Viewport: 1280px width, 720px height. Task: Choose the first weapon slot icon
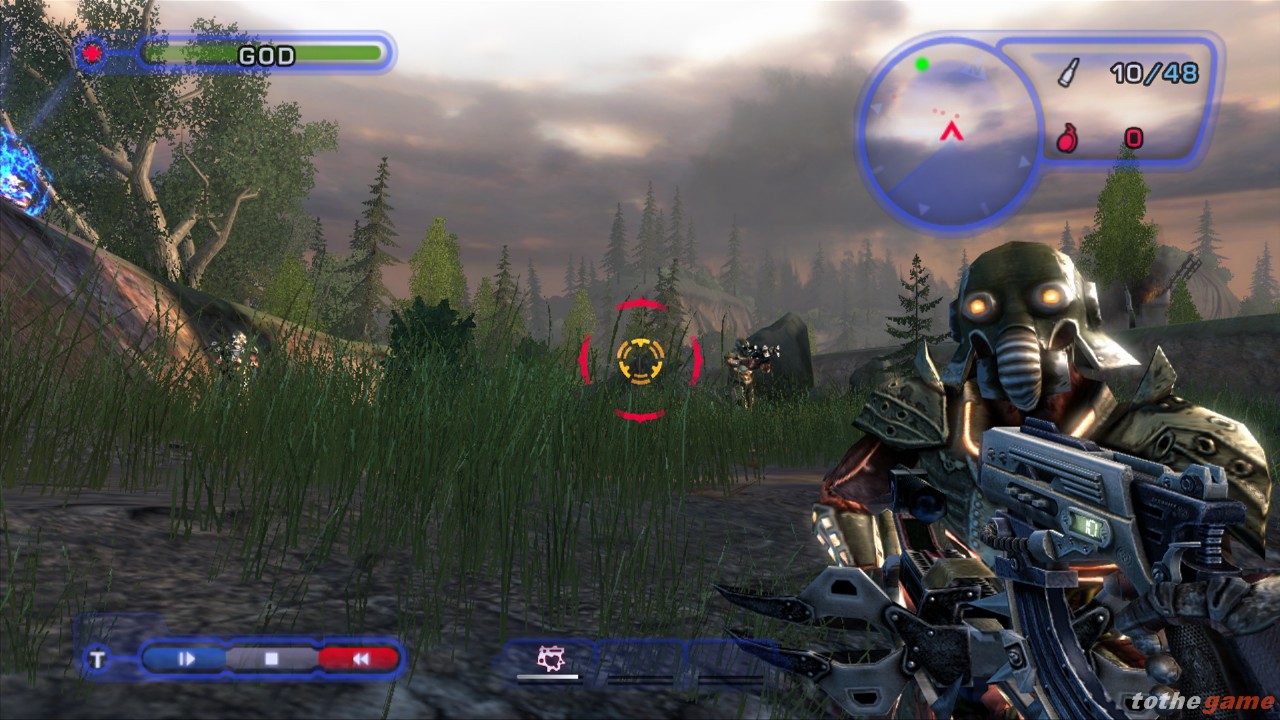pyautogui.click(x=548, y=659)
